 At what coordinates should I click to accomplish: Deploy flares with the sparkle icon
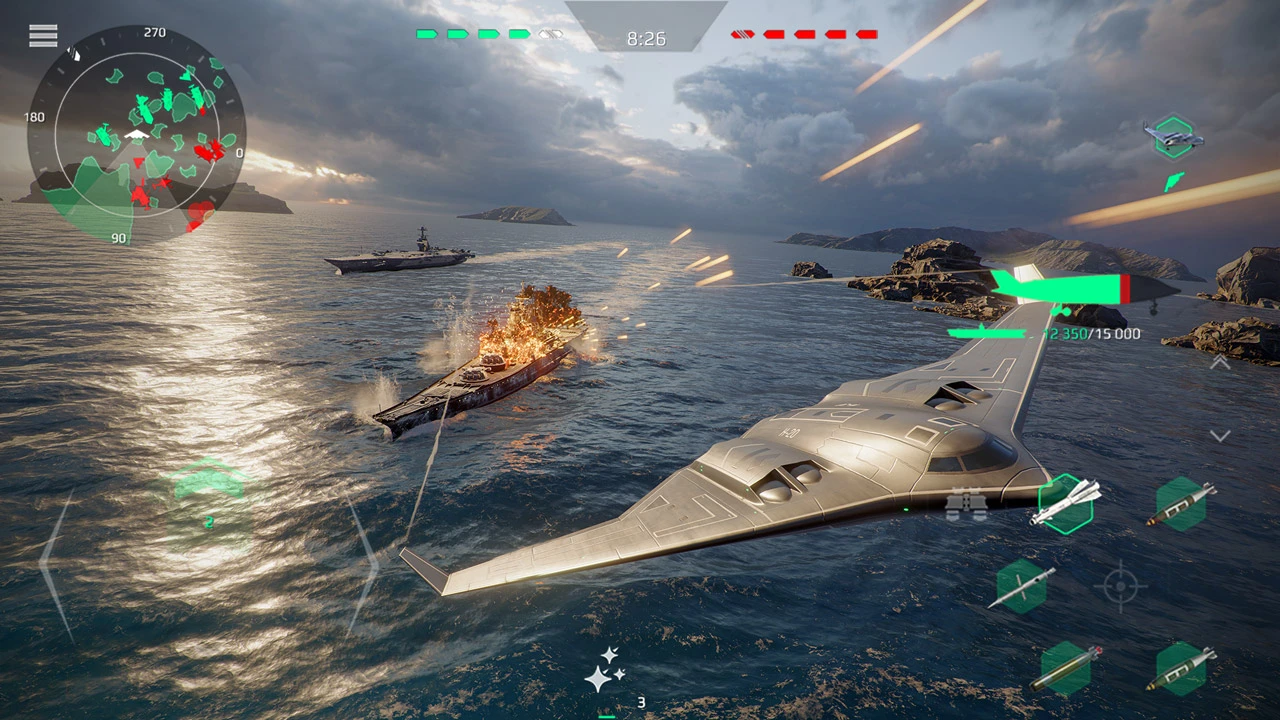604,670
